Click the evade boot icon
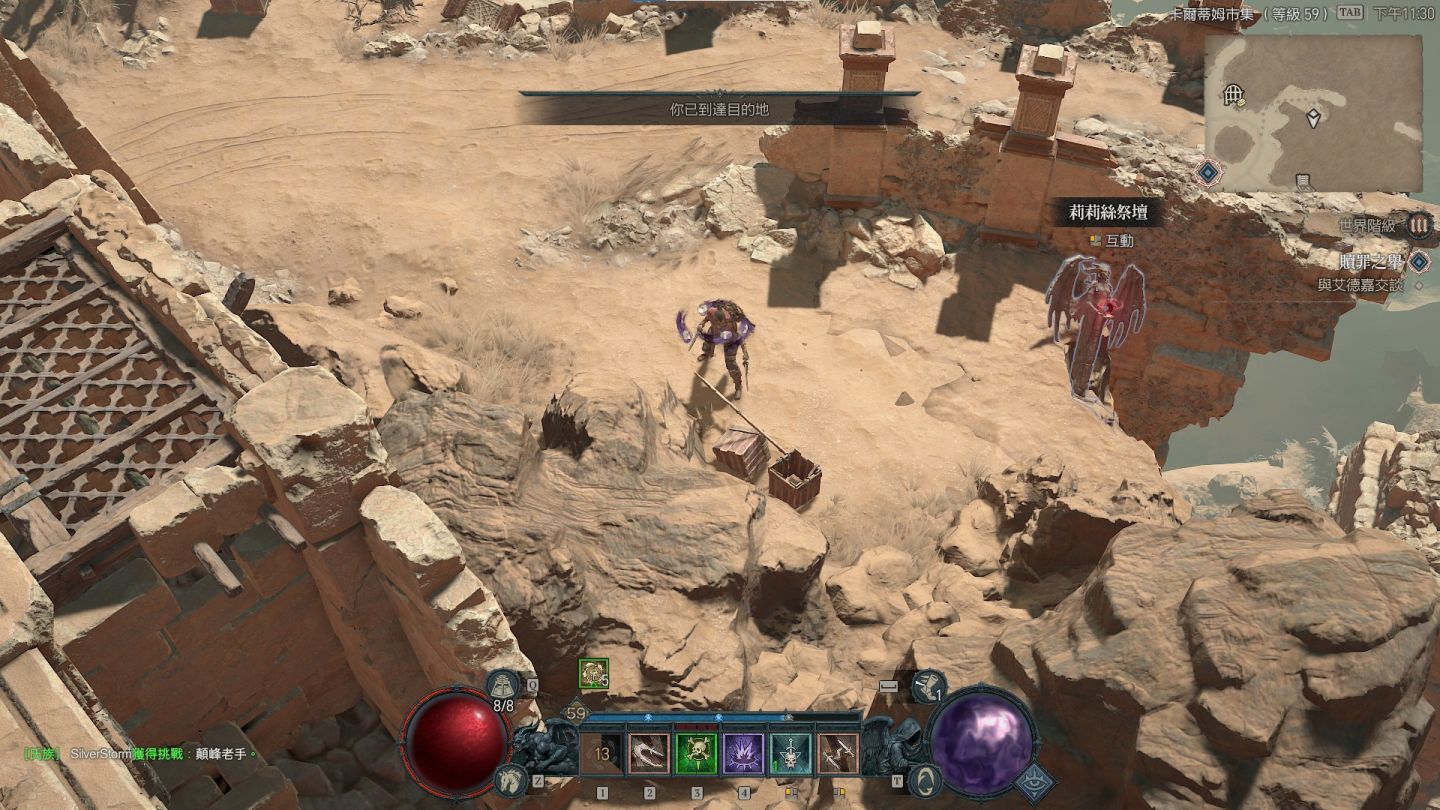 point(928,685)
